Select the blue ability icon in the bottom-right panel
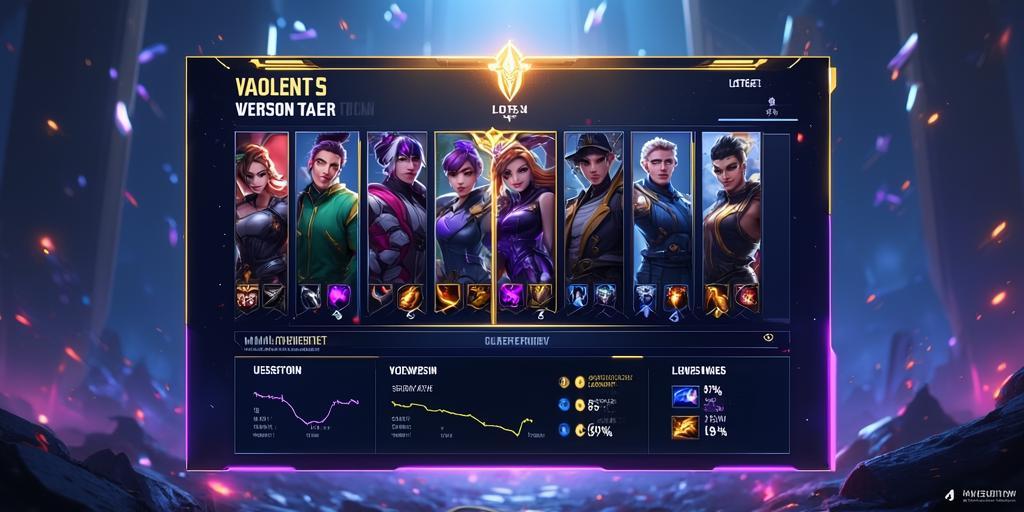The image size is (1024, 512). [x=685, y=396]
